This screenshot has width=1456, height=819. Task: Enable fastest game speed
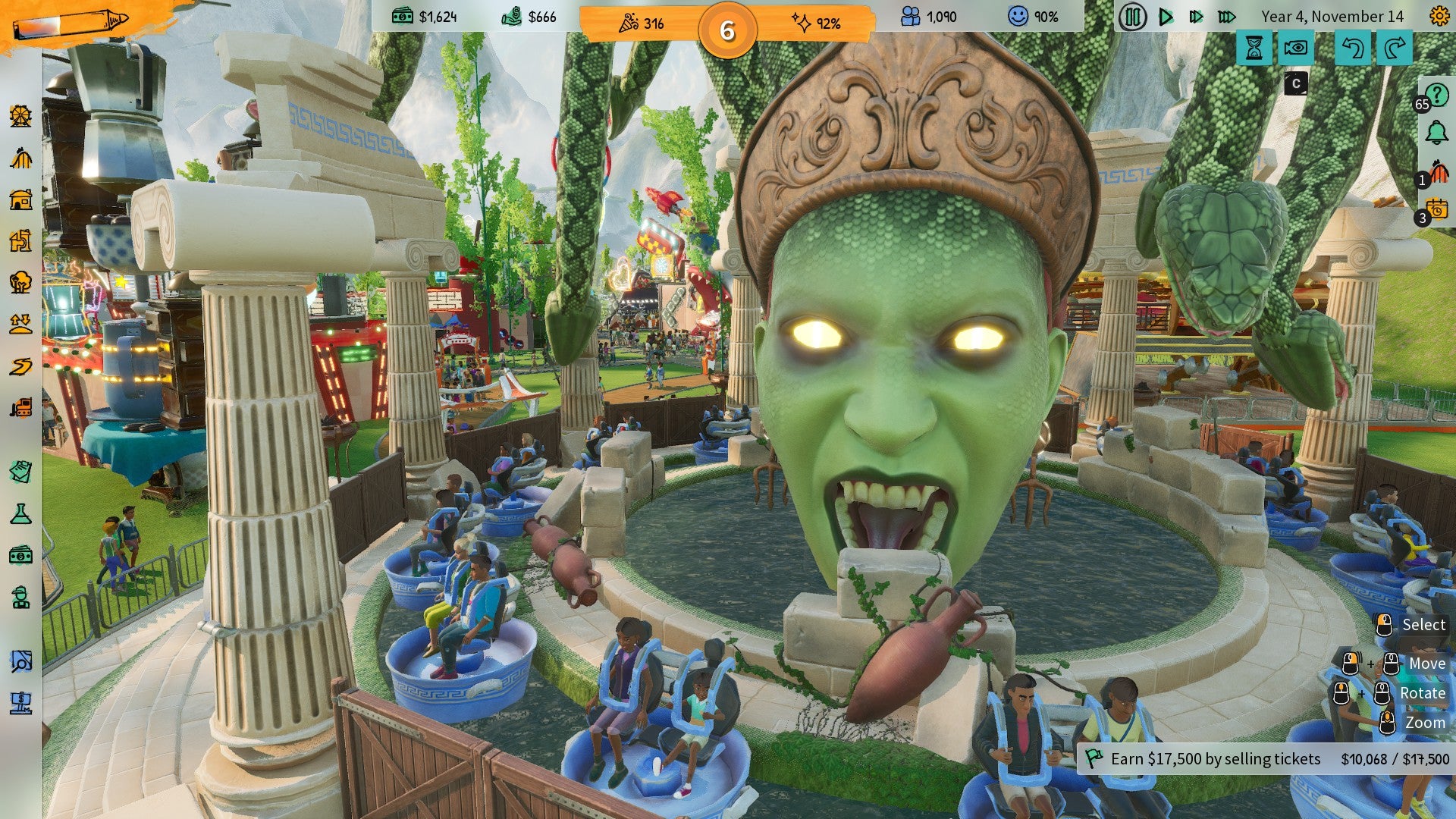pyautogui.click(x=1228, y=17)
